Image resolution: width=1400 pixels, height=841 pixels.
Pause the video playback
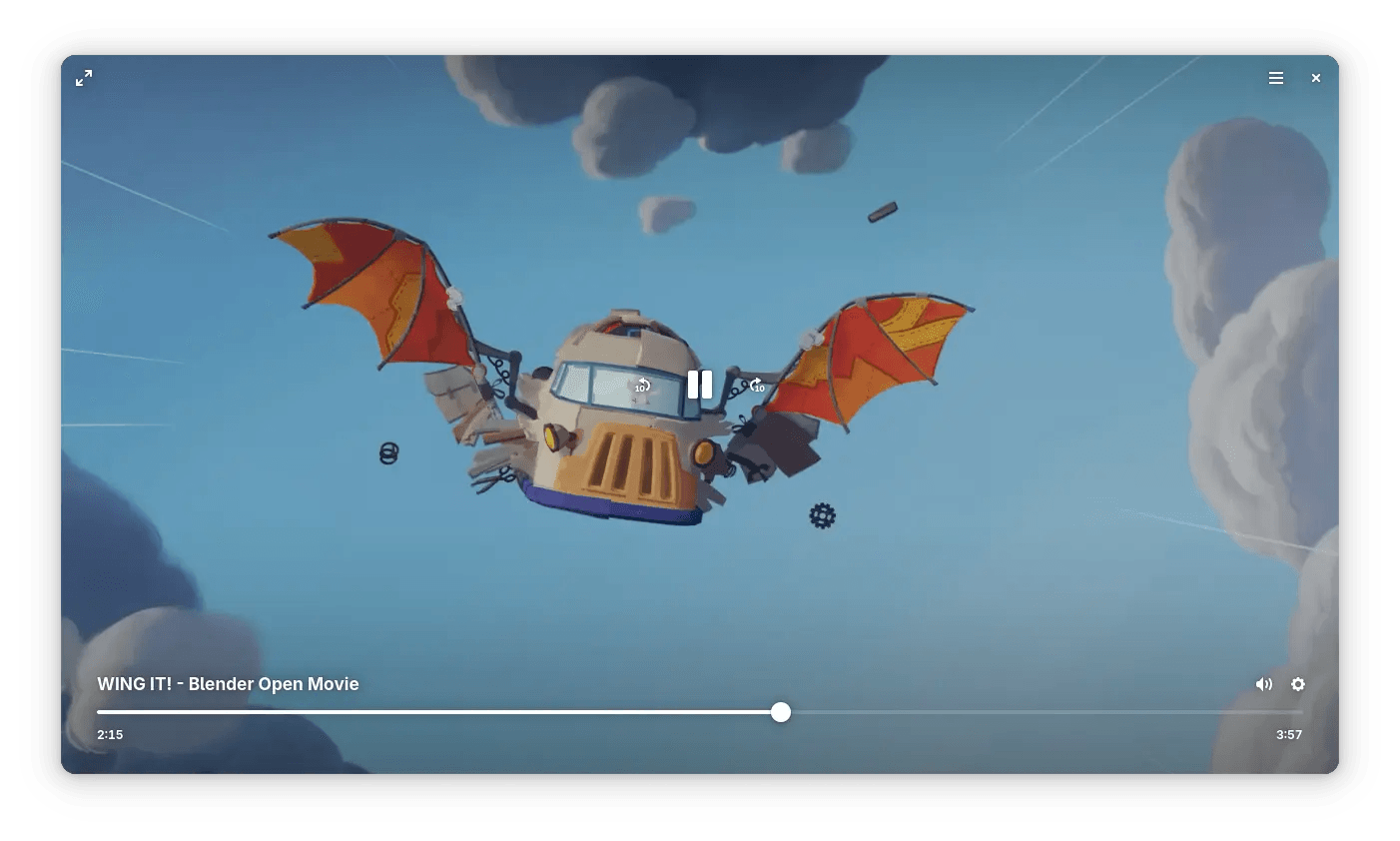(700, 385)
